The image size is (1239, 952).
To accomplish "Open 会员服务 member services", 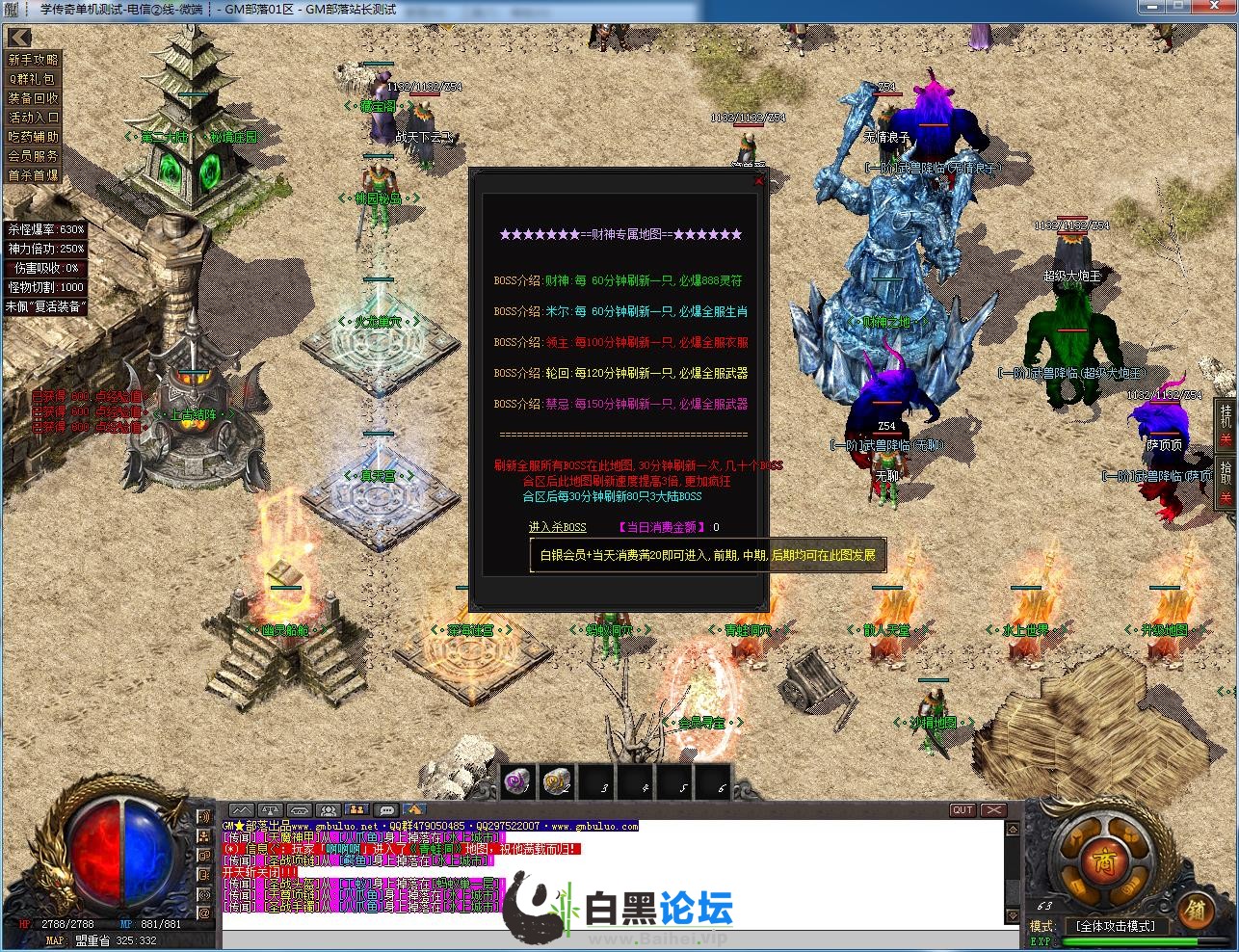I will [34, 156].
